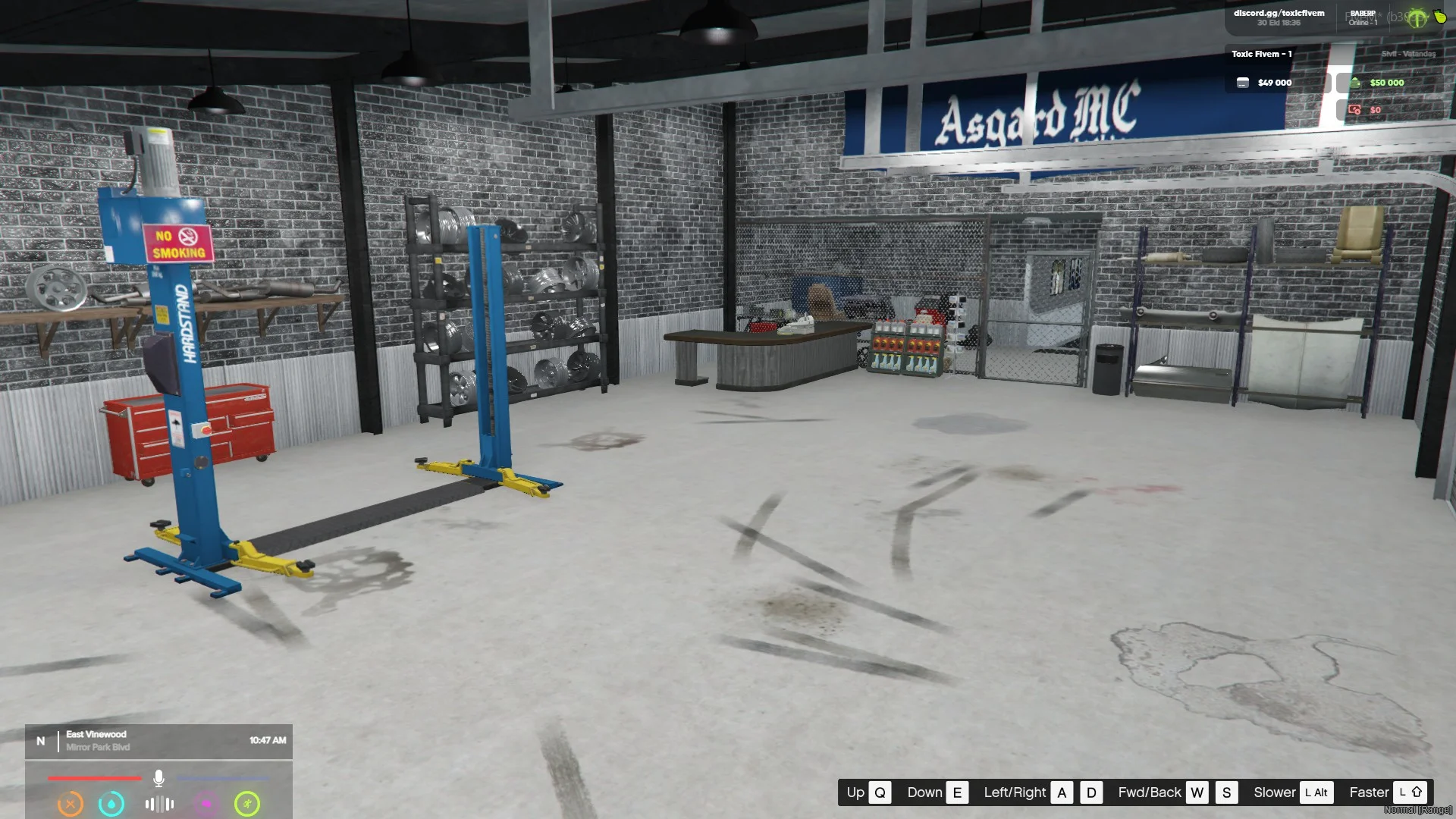1456x819 pixels.
Task: Click the green Toxic server logo
Action: 1417,18
